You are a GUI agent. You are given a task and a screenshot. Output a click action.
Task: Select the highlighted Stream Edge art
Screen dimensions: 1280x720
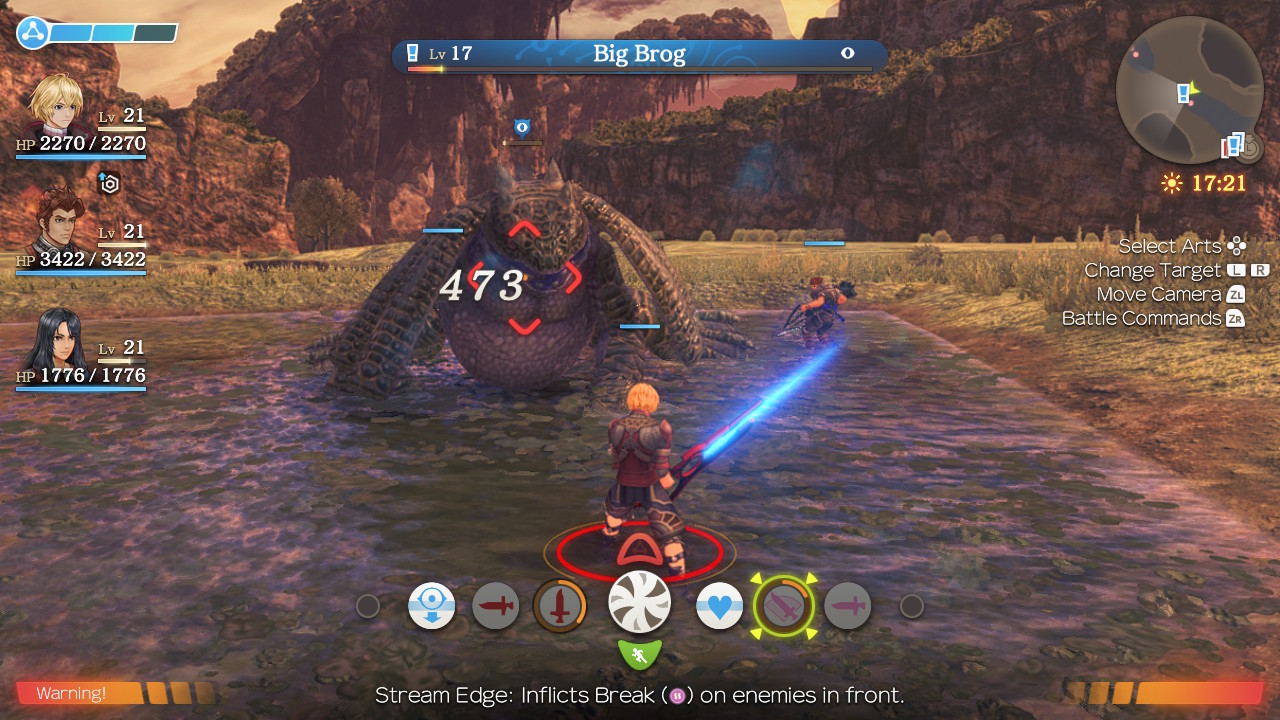coord(784,606)
